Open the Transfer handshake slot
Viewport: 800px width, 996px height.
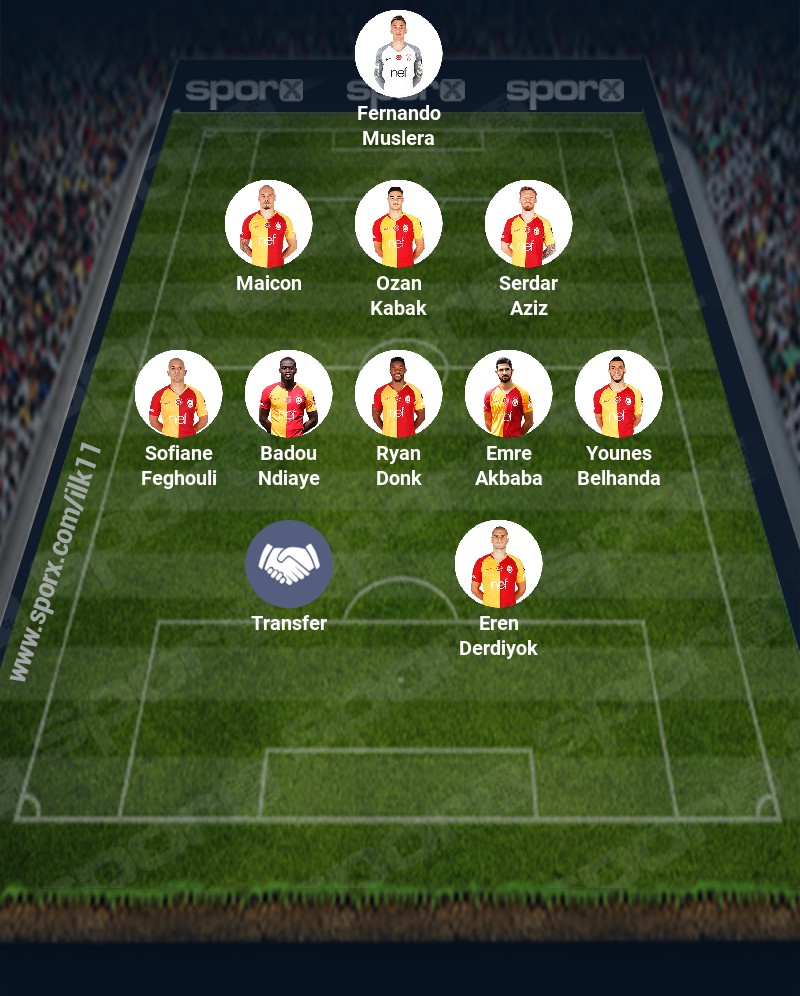click(289, 564)
